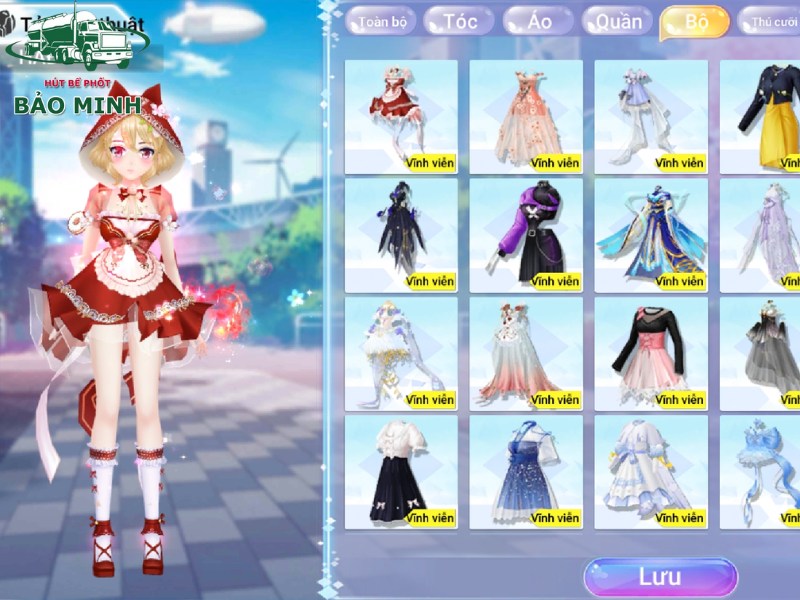Pick the black top with pink skirt
The height and width of the screenshot is (600, 800).
tap(651, 352)
